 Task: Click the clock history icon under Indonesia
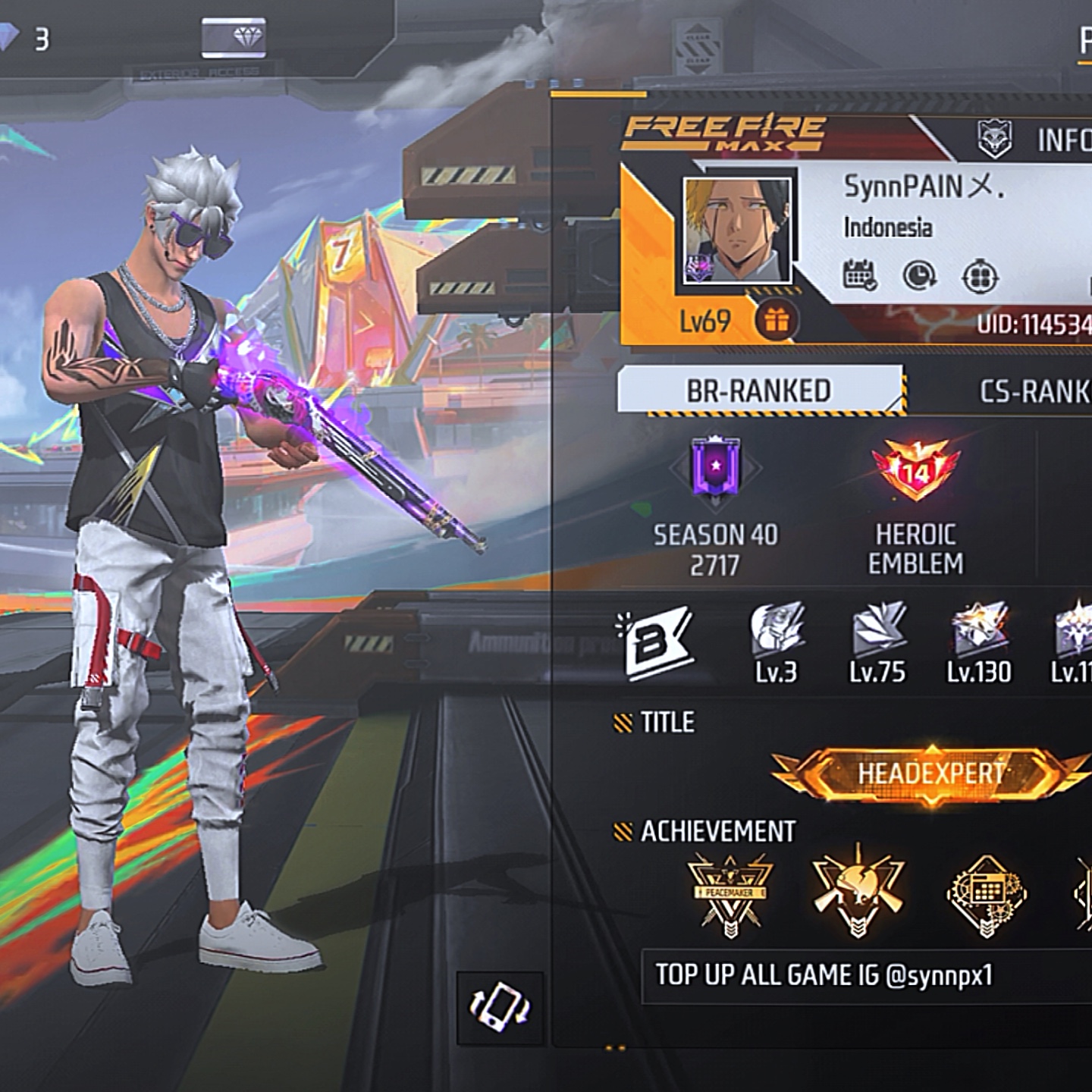point(919,276)
